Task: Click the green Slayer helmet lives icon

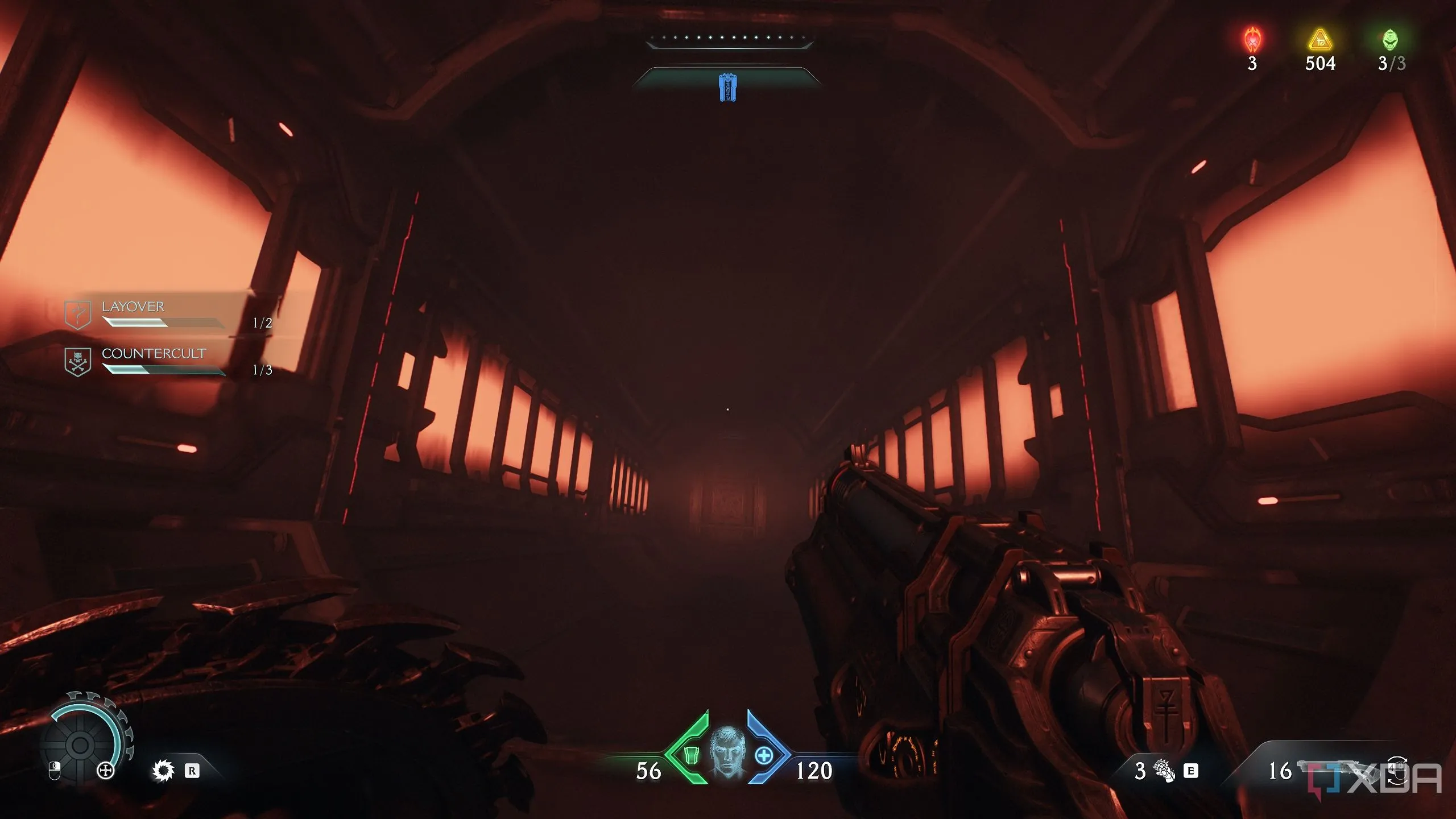Action: click(x=1390, y=40)
